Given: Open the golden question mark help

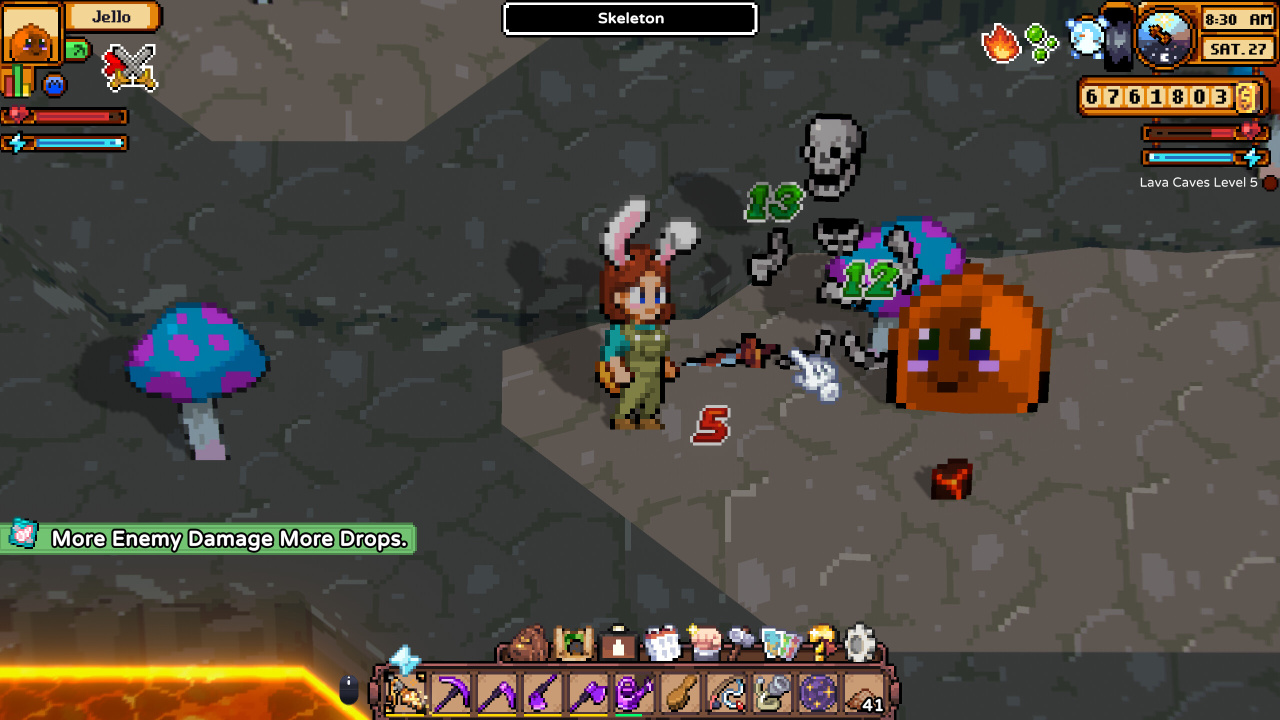Looking at the screenshot, I should (822, 644).
